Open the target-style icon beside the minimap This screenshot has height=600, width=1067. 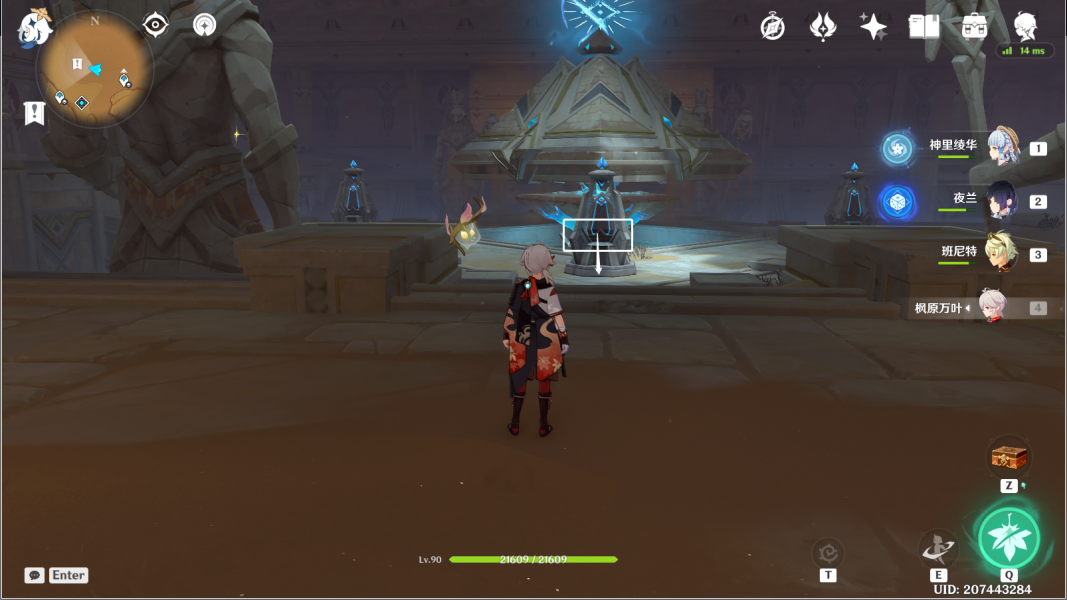coord(205,25)
